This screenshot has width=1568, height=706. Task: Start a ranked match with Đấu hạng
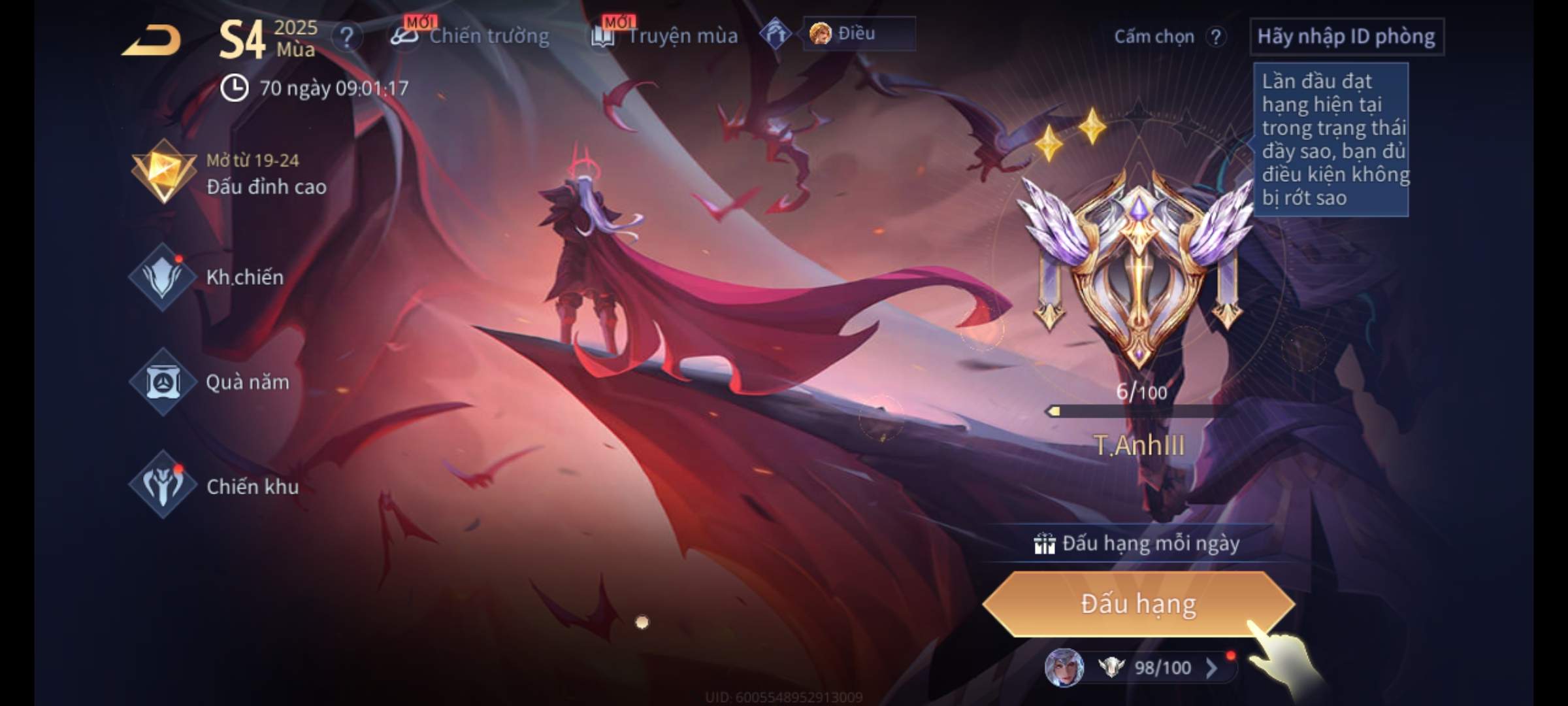point(1138,604)
